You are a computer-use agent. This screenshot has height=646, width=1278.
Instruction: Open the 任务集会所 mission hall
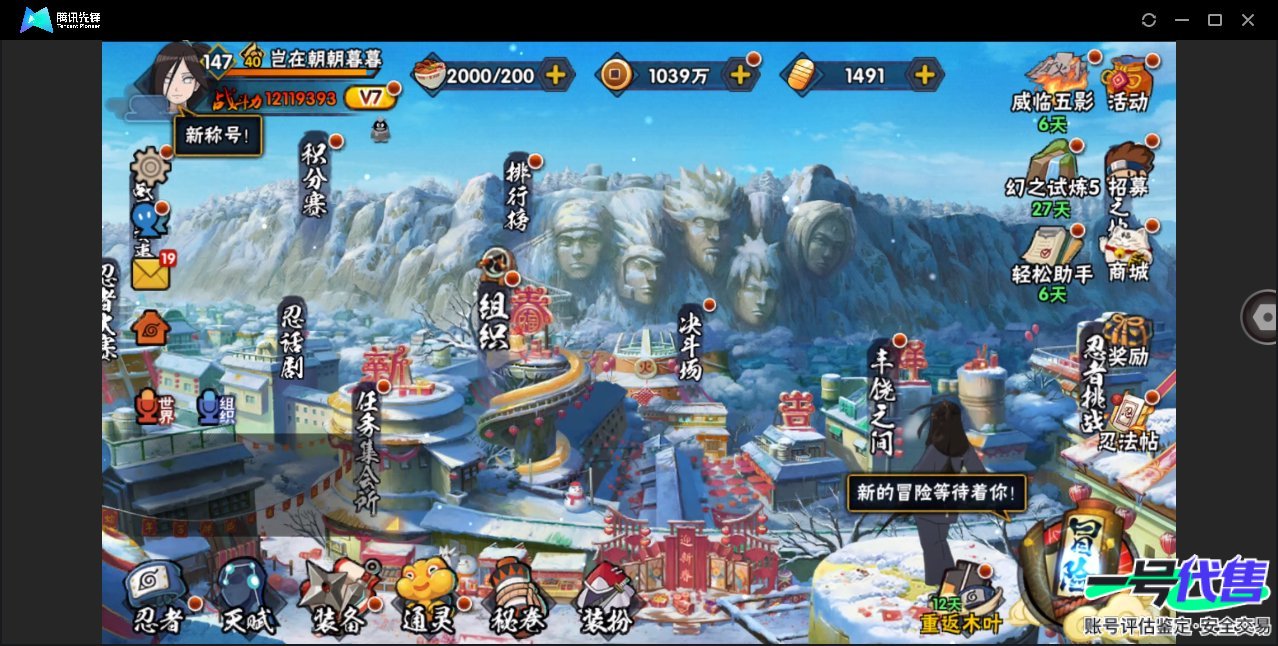click(x=367, y=450)
